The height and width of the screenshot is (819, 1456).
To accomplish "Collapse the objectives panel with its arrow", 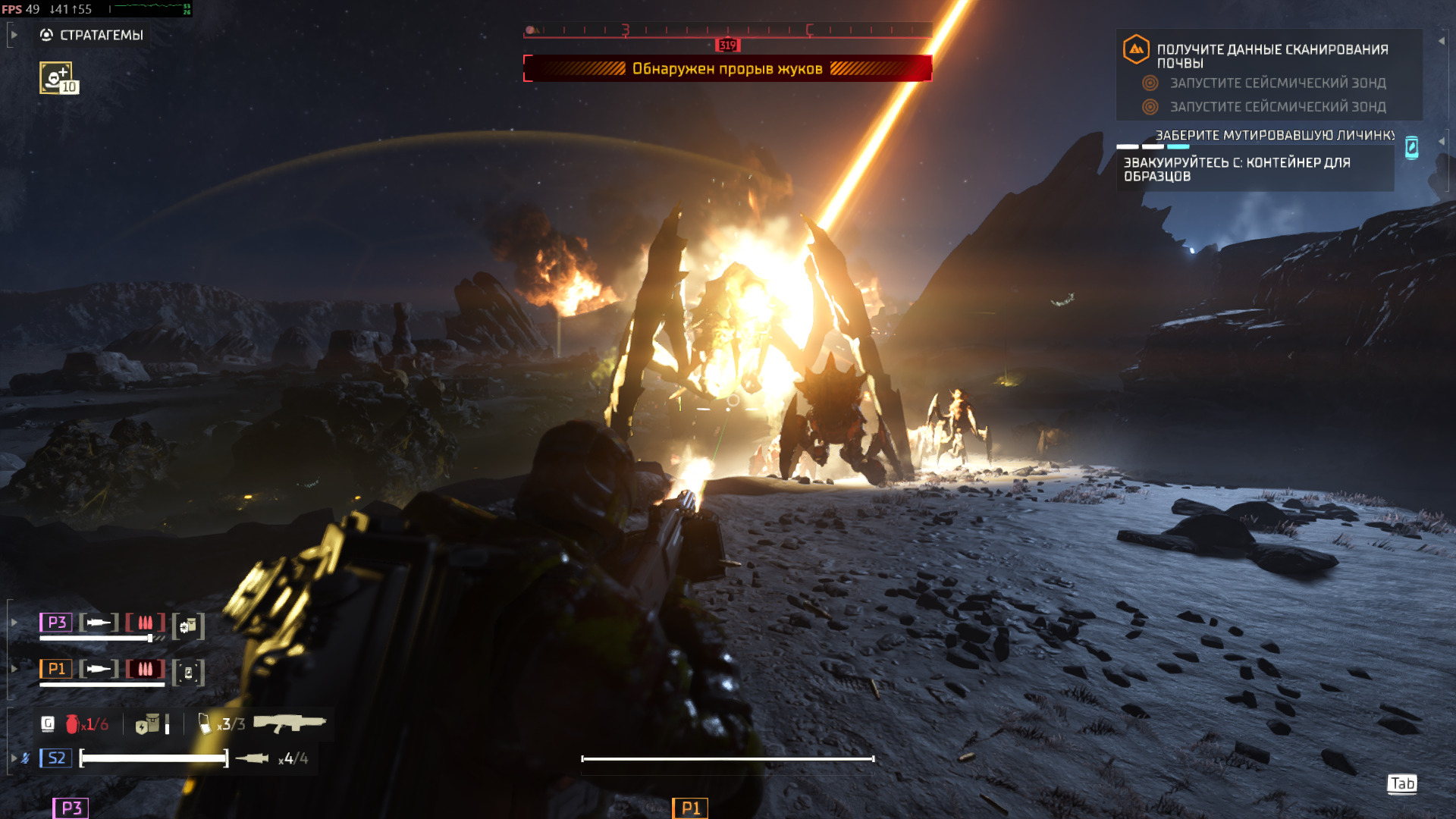I will [1441, 41].
